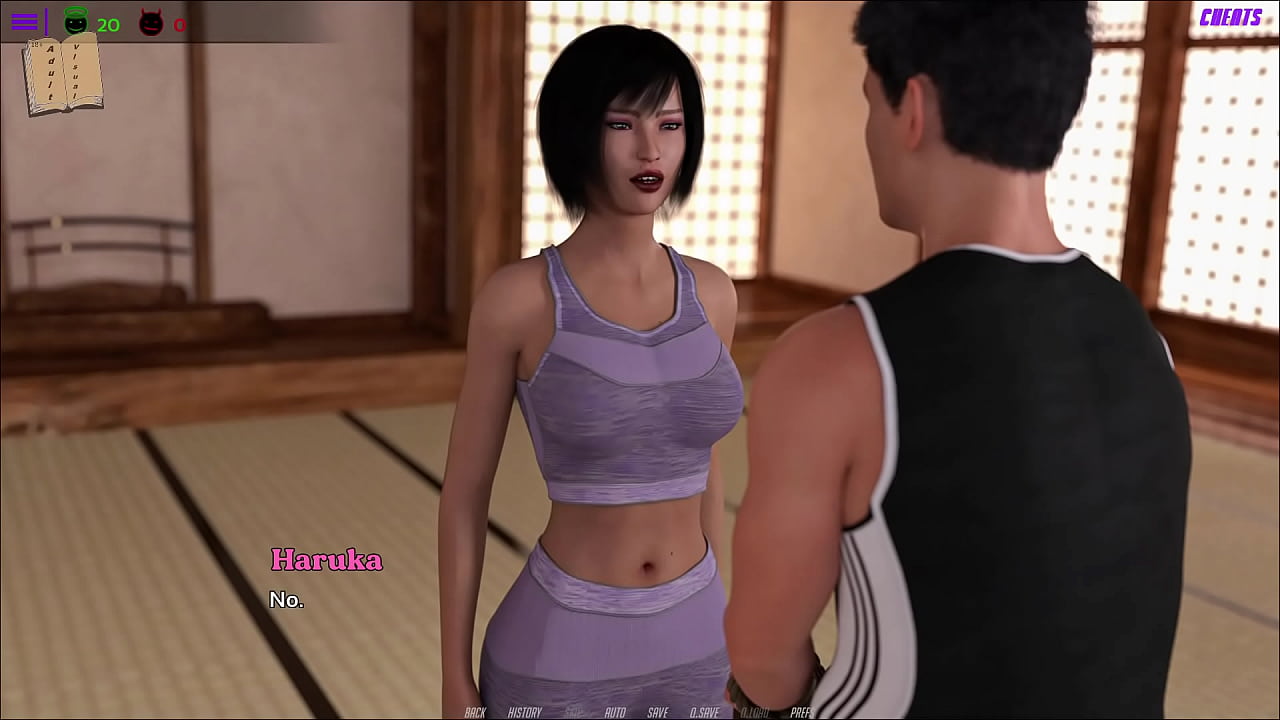1280x720 pixels.
Task: Load the quick save with Q.Load
Action: (x=754, y=712)
